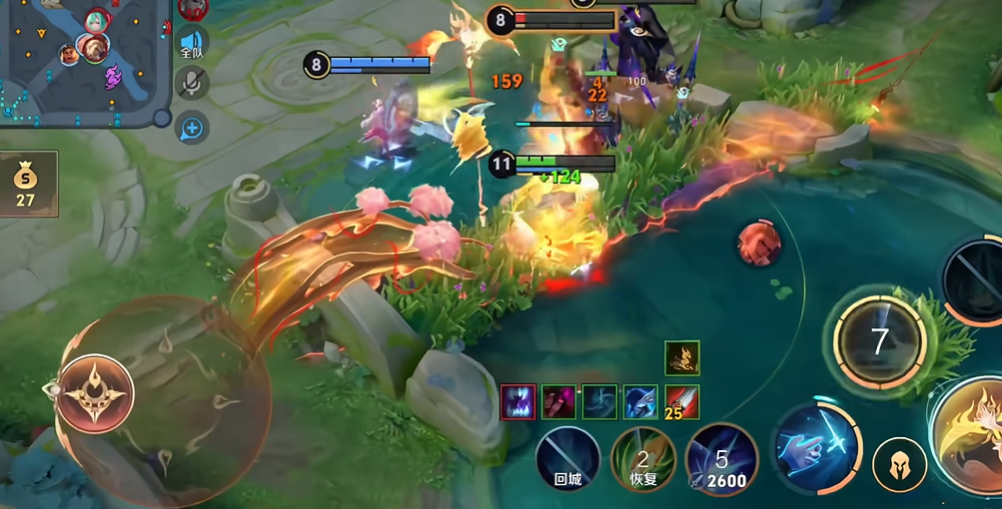Open the minimap
The width and height of the screenshot is (1002, 509).
tap(80, 60)
